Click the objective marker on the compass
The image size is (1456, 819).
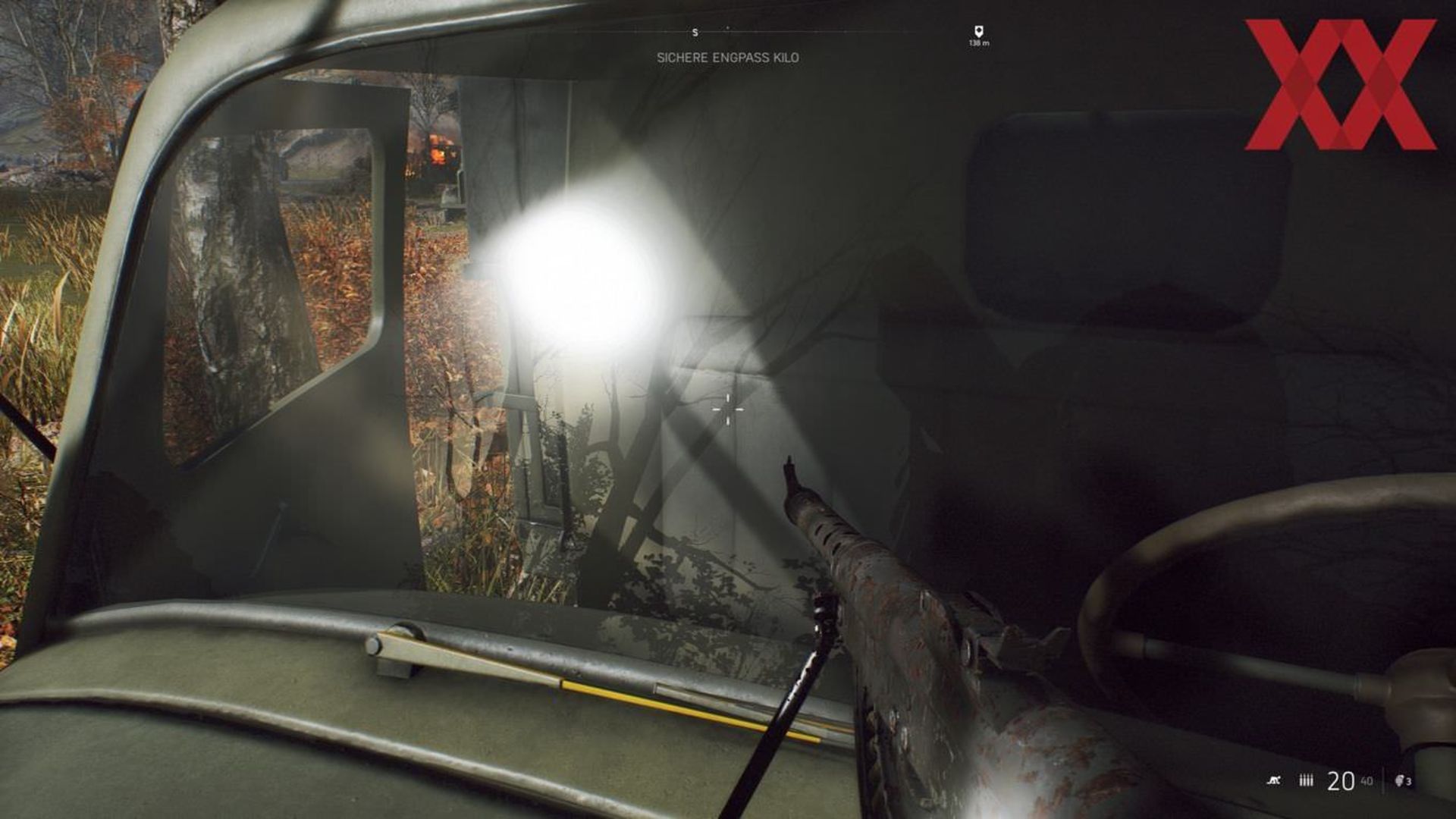(x=978, y=31)
